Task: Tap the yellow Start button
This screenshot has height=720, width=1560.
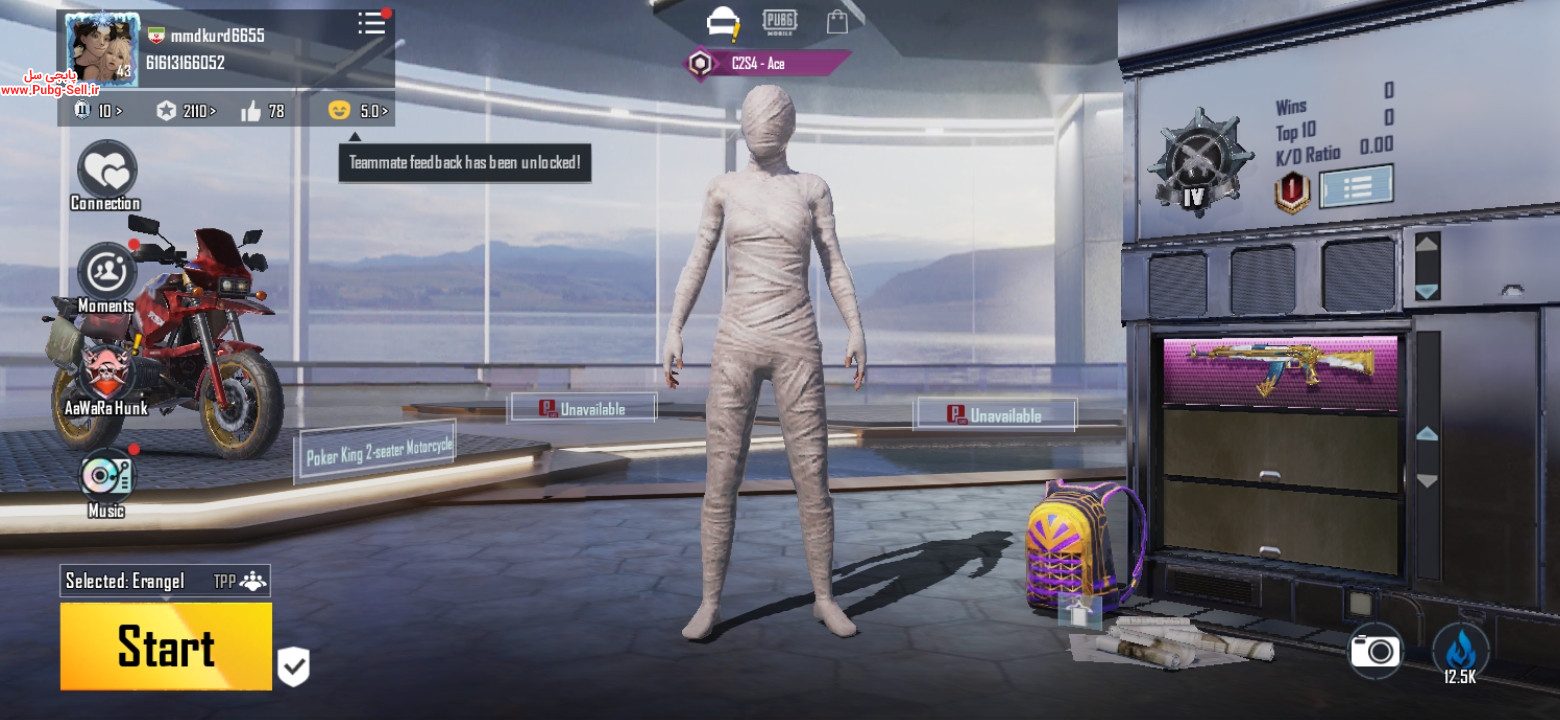Action: [166, 646]
